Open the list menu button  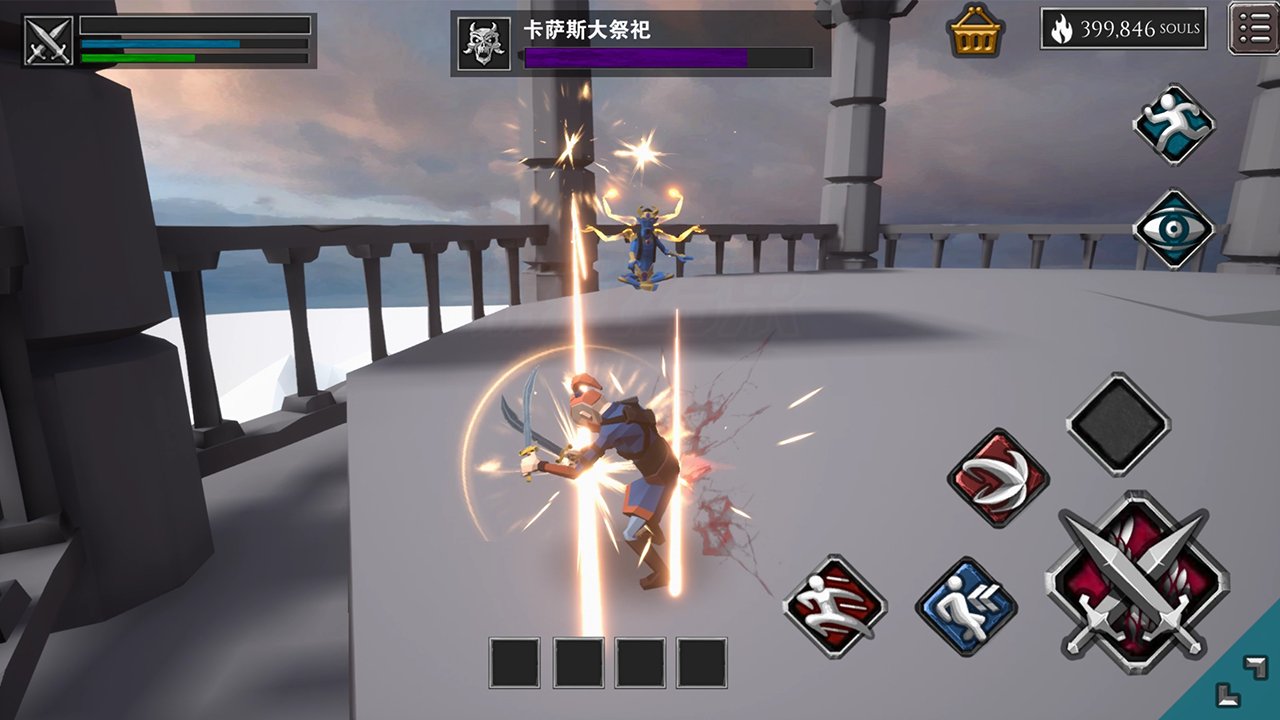coord(1253,29)
